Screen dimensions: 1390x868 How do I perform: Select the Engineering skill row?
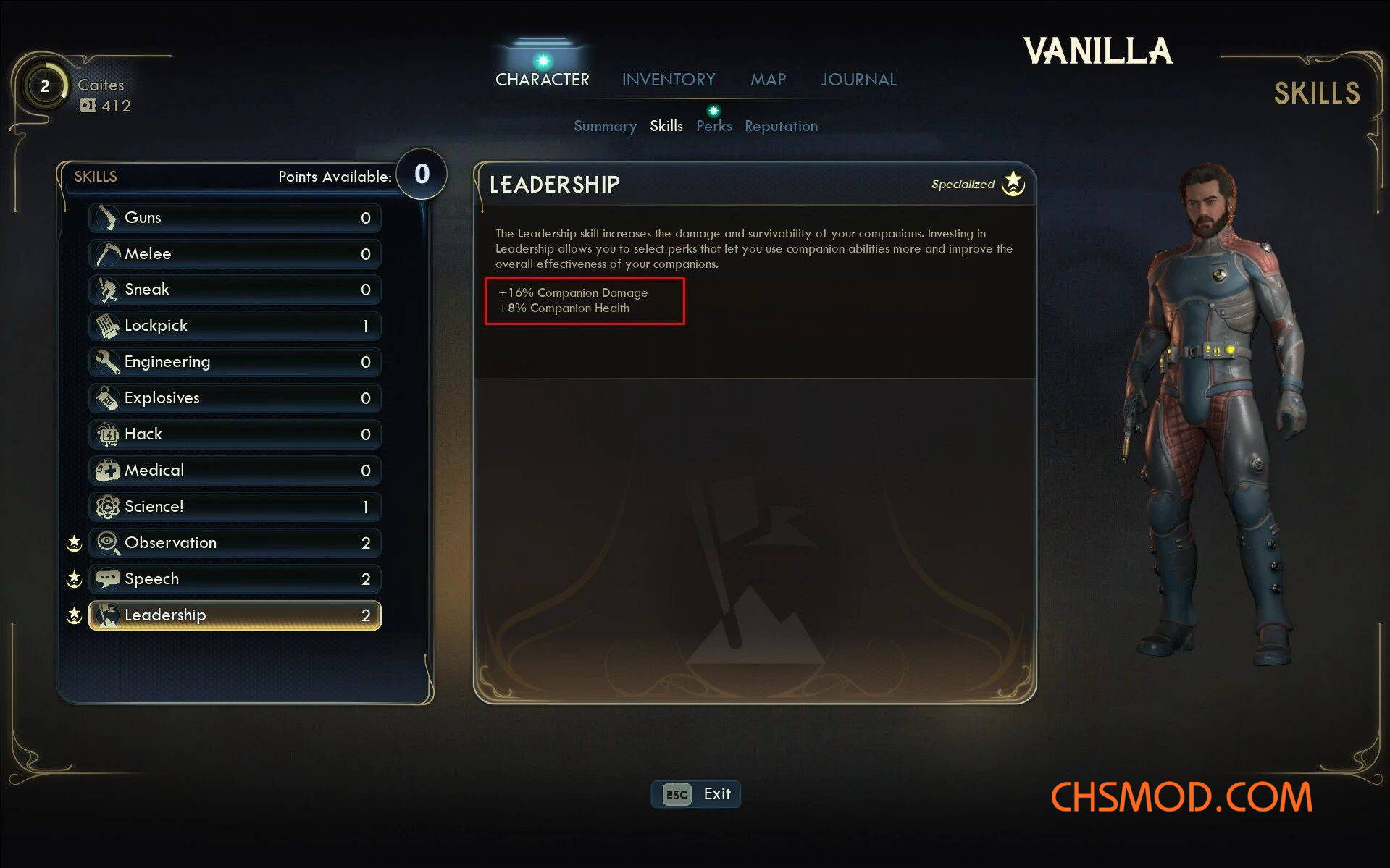point(235,362)
